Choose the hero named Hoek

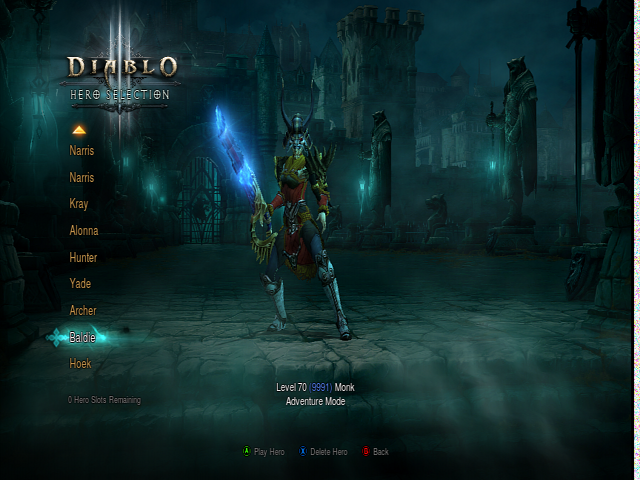pyautogui.click(x=80, y=364)
